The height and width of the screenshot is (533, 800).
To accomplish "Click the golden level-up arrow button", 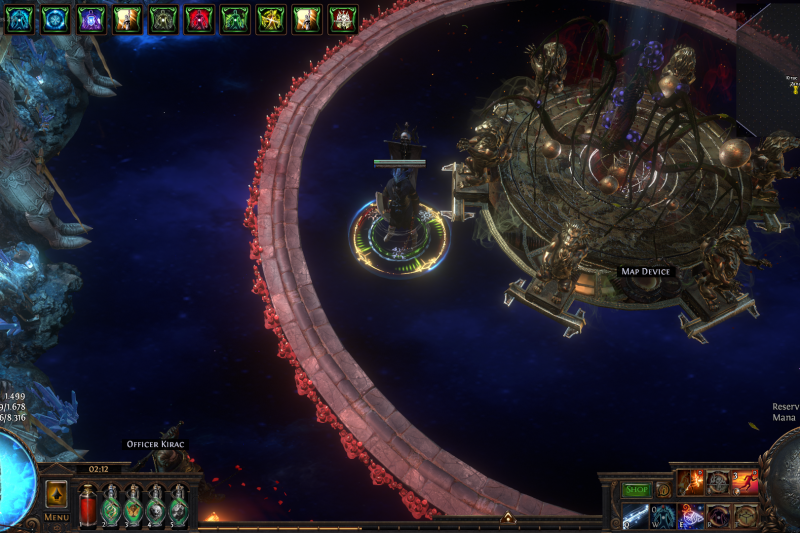I will pyautogui.click(x=56, y=494).
